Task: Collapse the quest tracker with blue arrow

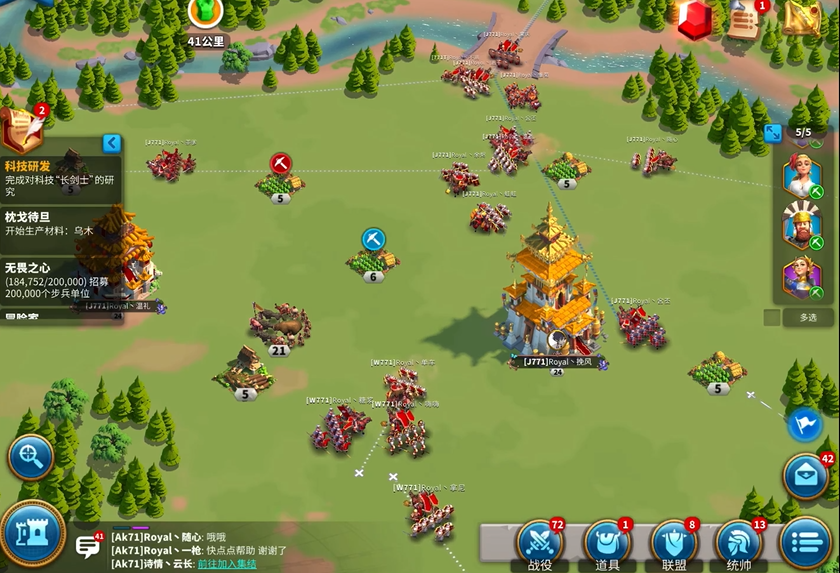Action: (x=112, y=143)
